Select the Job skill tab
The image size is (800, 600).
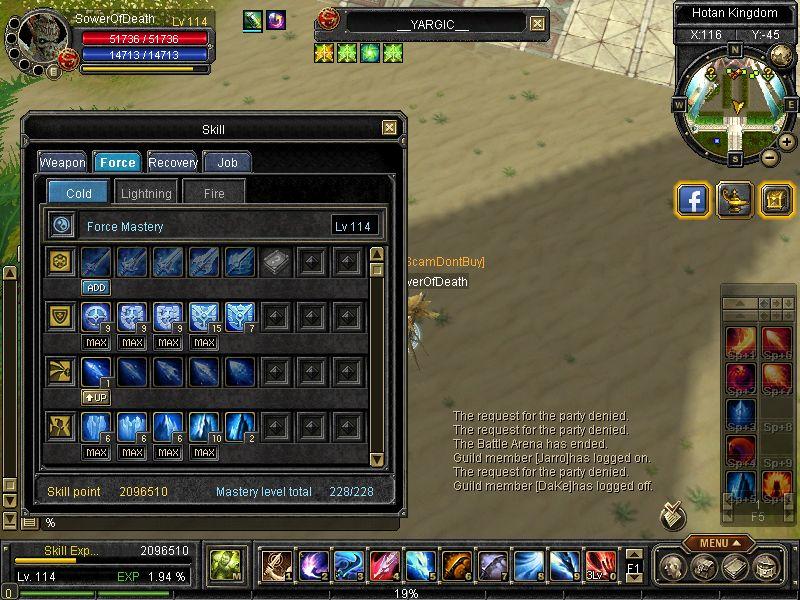pos(227,162)
